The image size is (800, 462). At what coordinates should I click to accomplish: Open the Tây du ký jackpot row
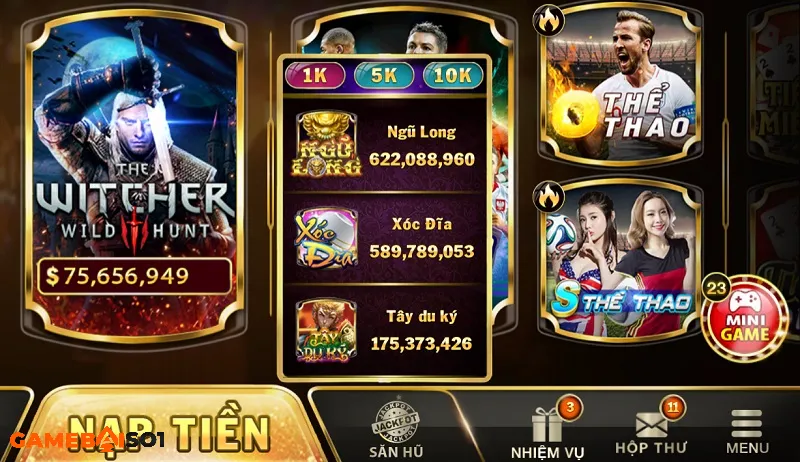click(x=385, y=330)
